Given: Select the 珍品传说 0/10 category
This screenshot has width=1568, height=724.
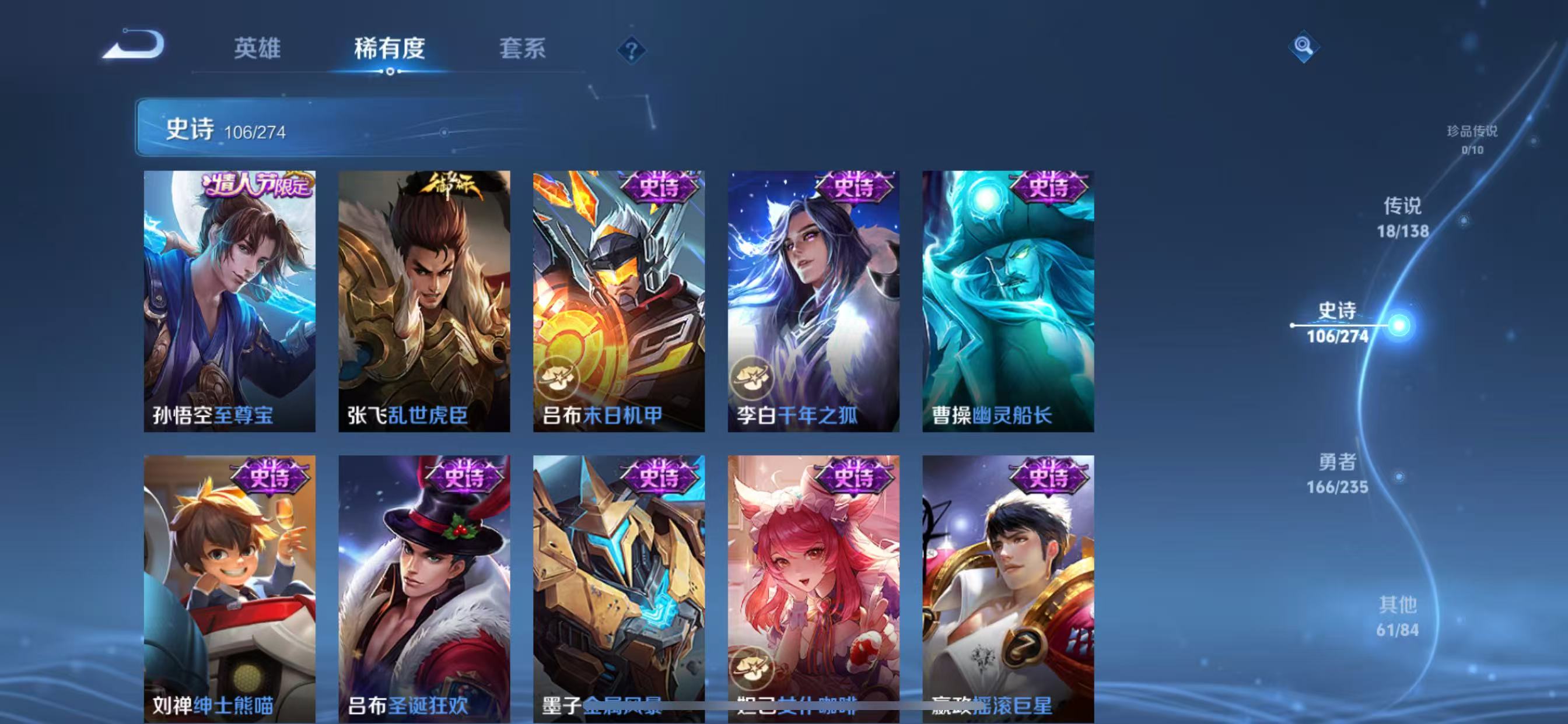Looking at the screenshot, I should (x=1473, y=139).
